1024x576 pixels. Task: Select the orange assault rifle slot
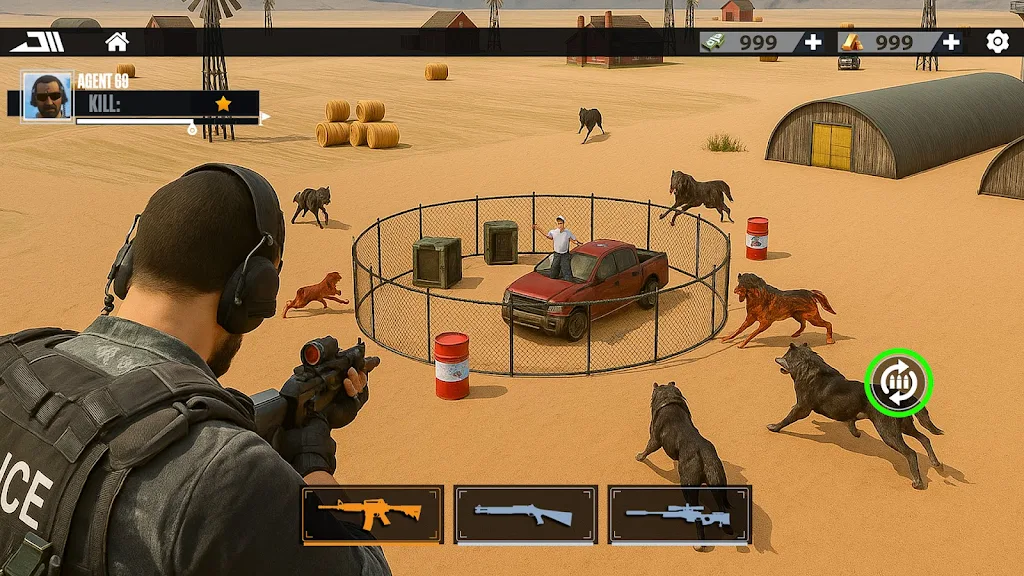click(372, 514)
